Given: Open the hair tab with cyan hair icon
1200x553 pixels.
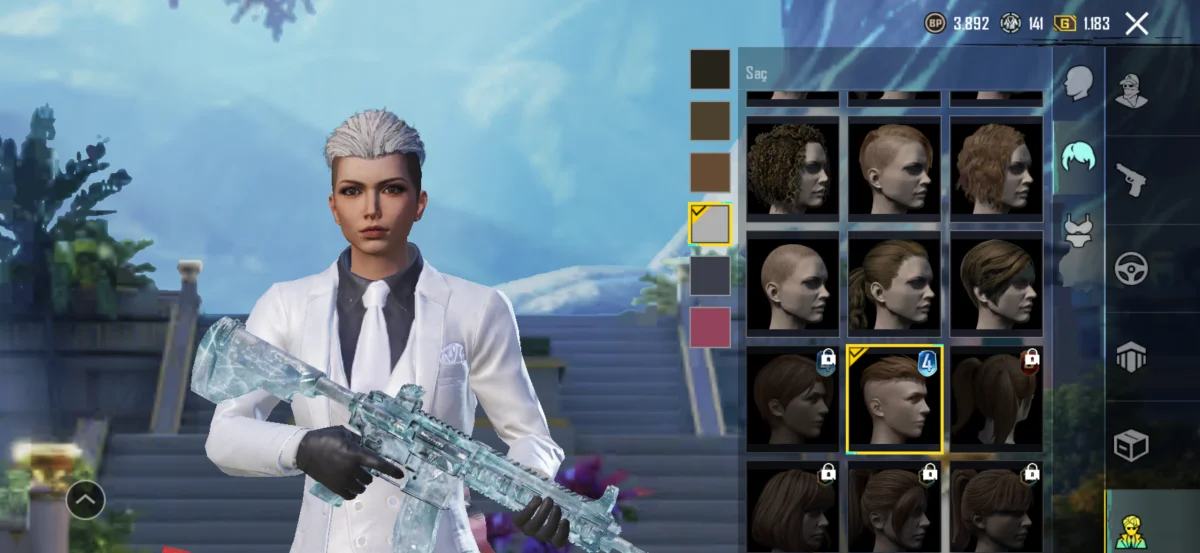Looking at the screenshot, I should click(x=1077, y=157).
